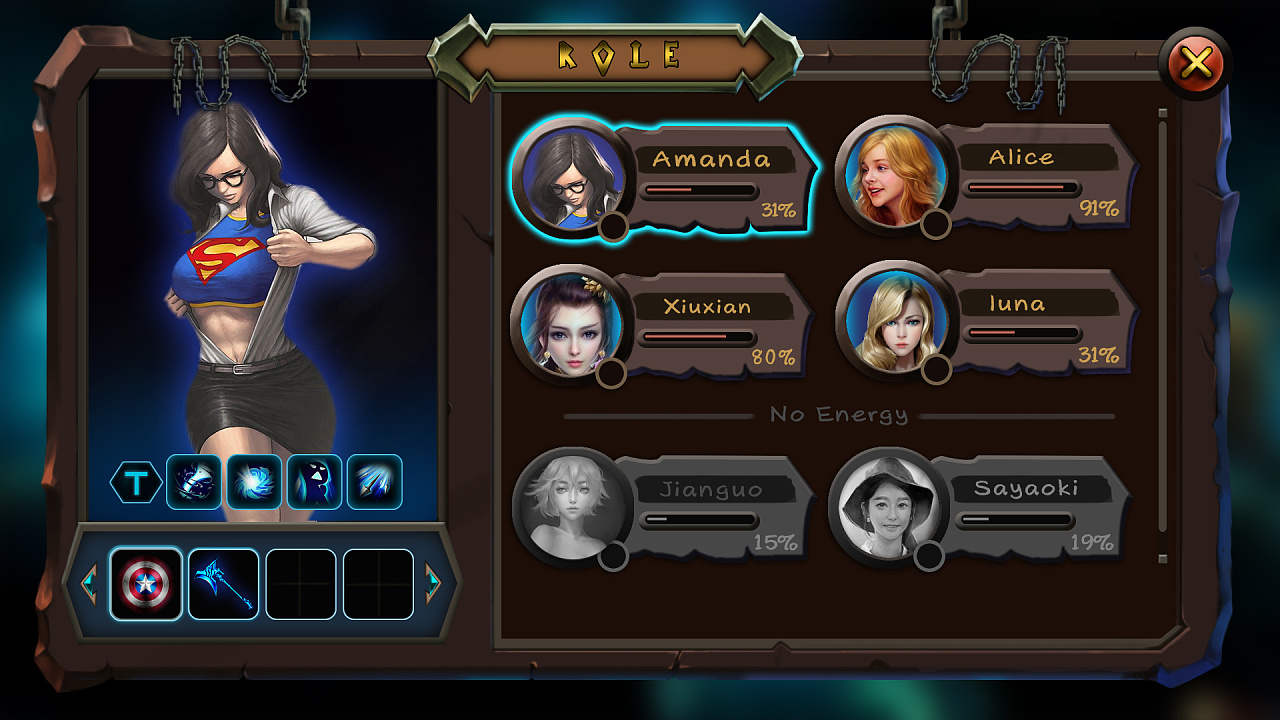This screenshot has height=720, width=1280.
Task: Show previous equipment with left arrow
Action: click(88, 581)
